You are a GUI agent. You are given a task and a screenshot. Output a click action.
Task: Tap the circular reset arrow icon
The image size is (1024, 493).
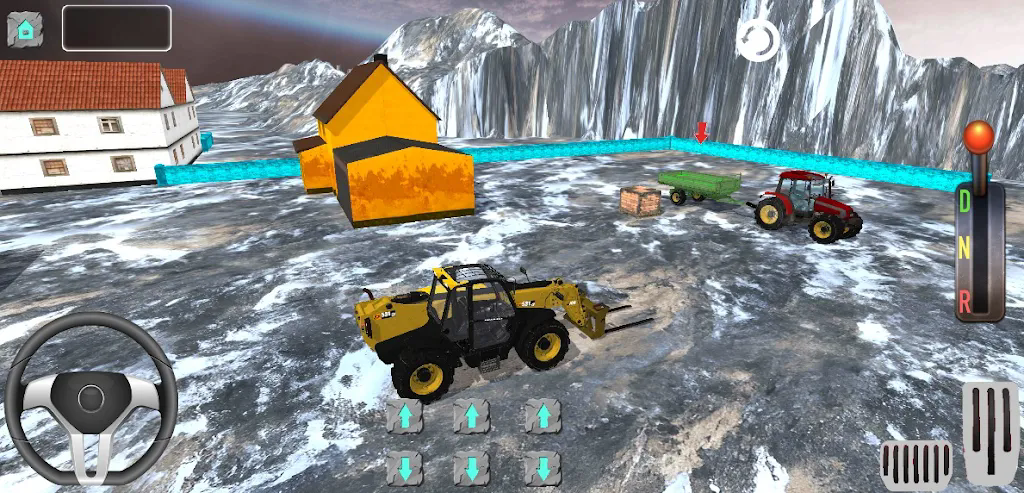(x=757, y=40)
